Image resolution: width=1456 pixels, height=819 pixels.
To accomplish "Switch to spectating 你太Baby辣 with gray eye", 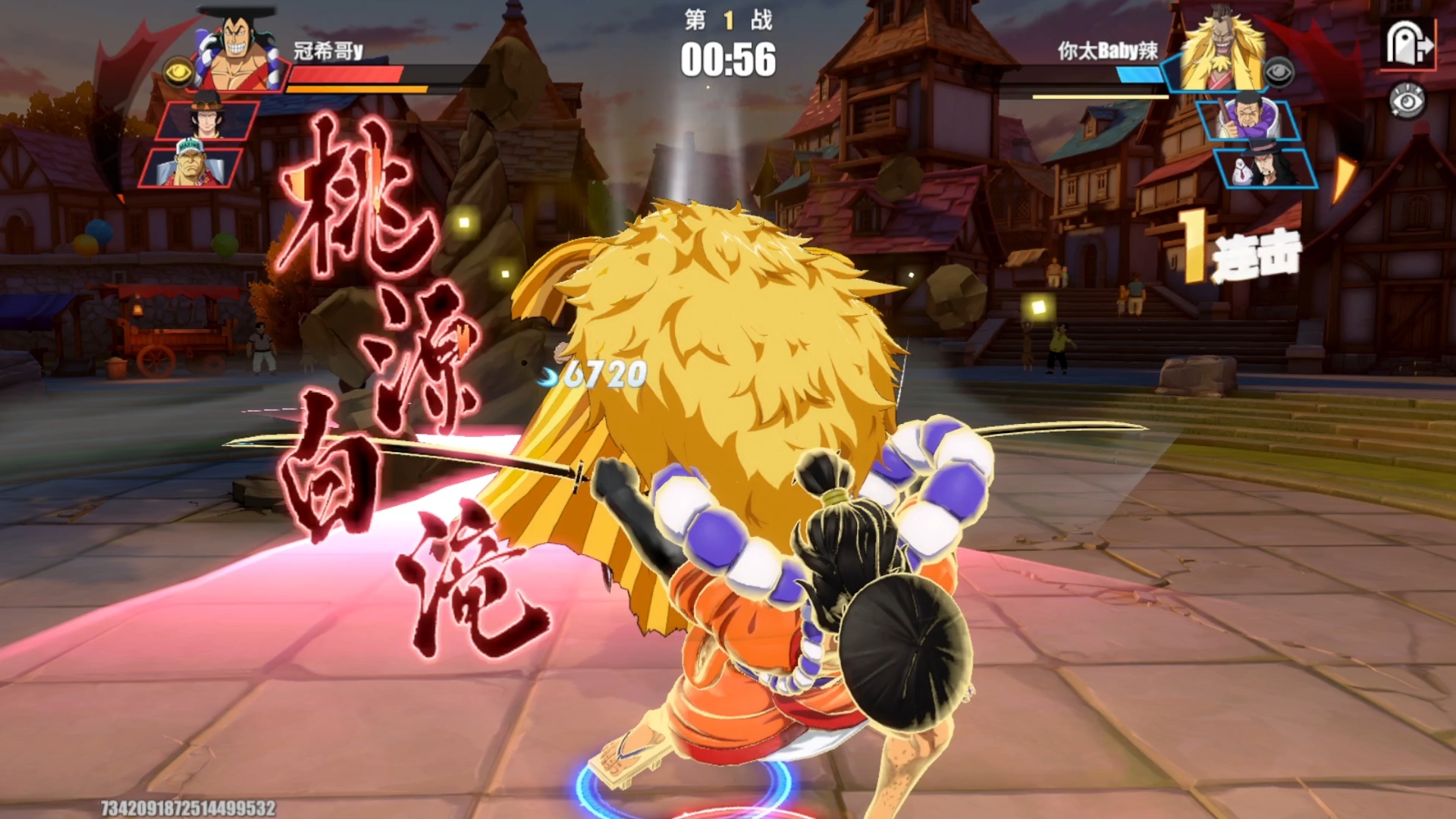I will click(x=1279, y=72).
